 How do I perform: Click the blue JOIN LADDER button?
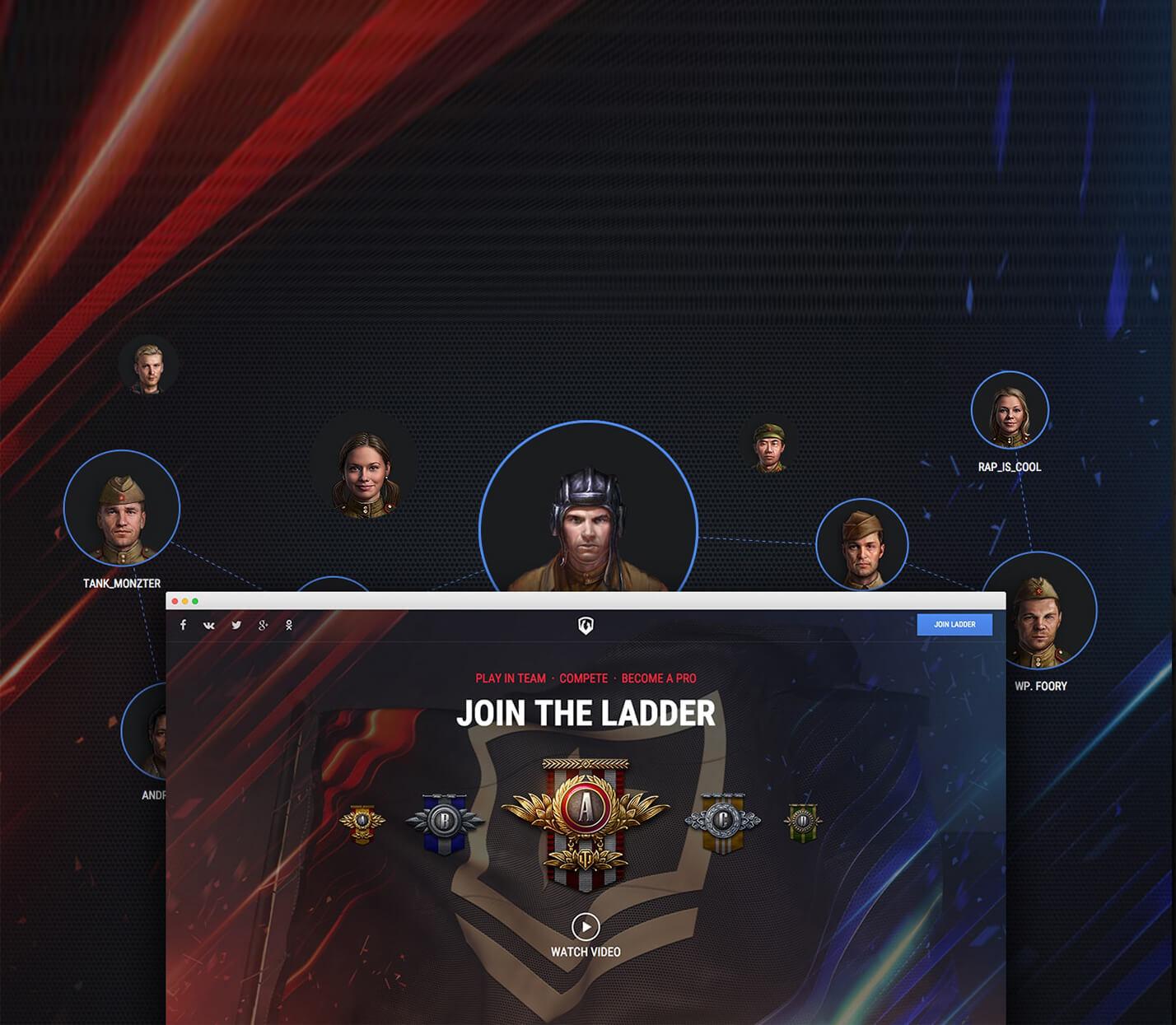[x=954, y=625]
